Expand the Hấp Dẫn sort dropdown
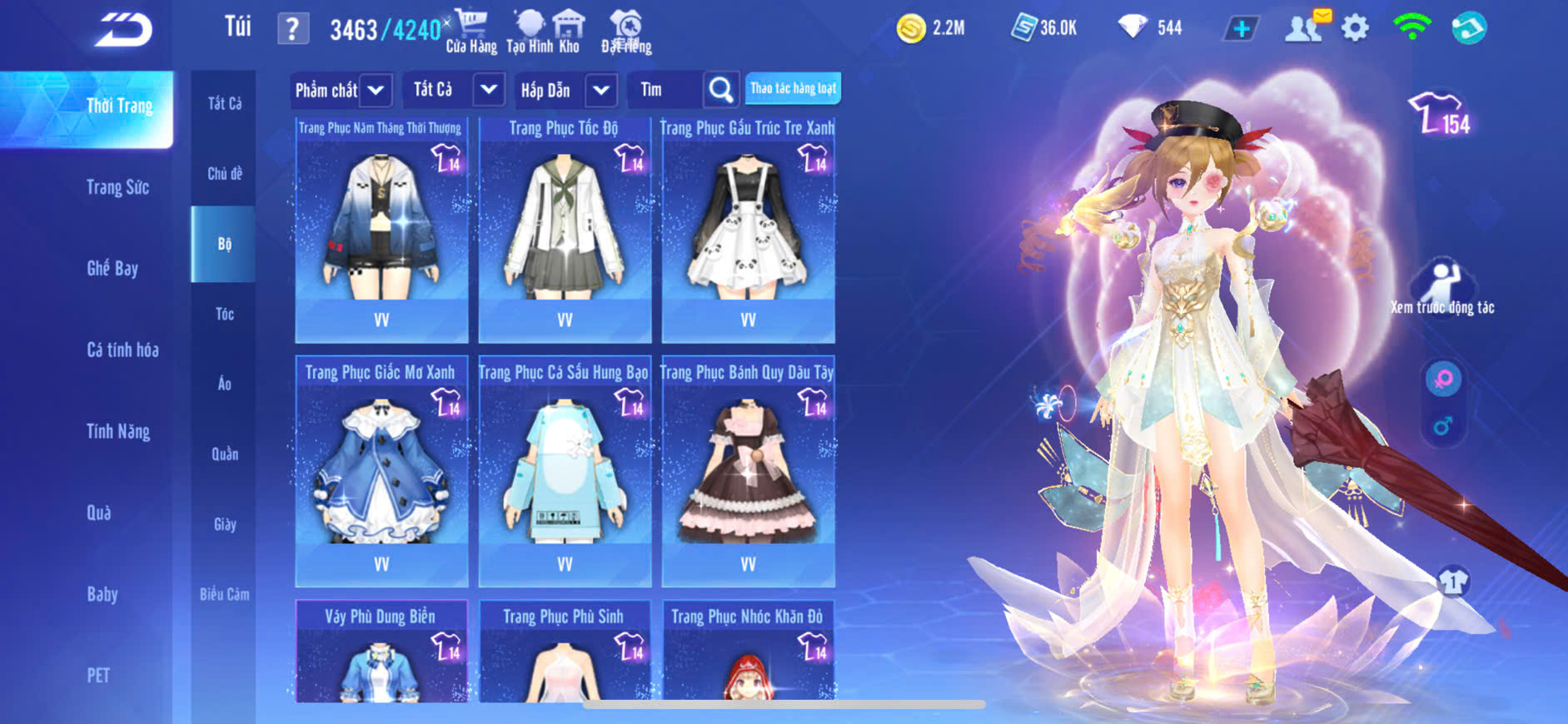The width and height of the screenshot is (1568, 724). (601, 90)
